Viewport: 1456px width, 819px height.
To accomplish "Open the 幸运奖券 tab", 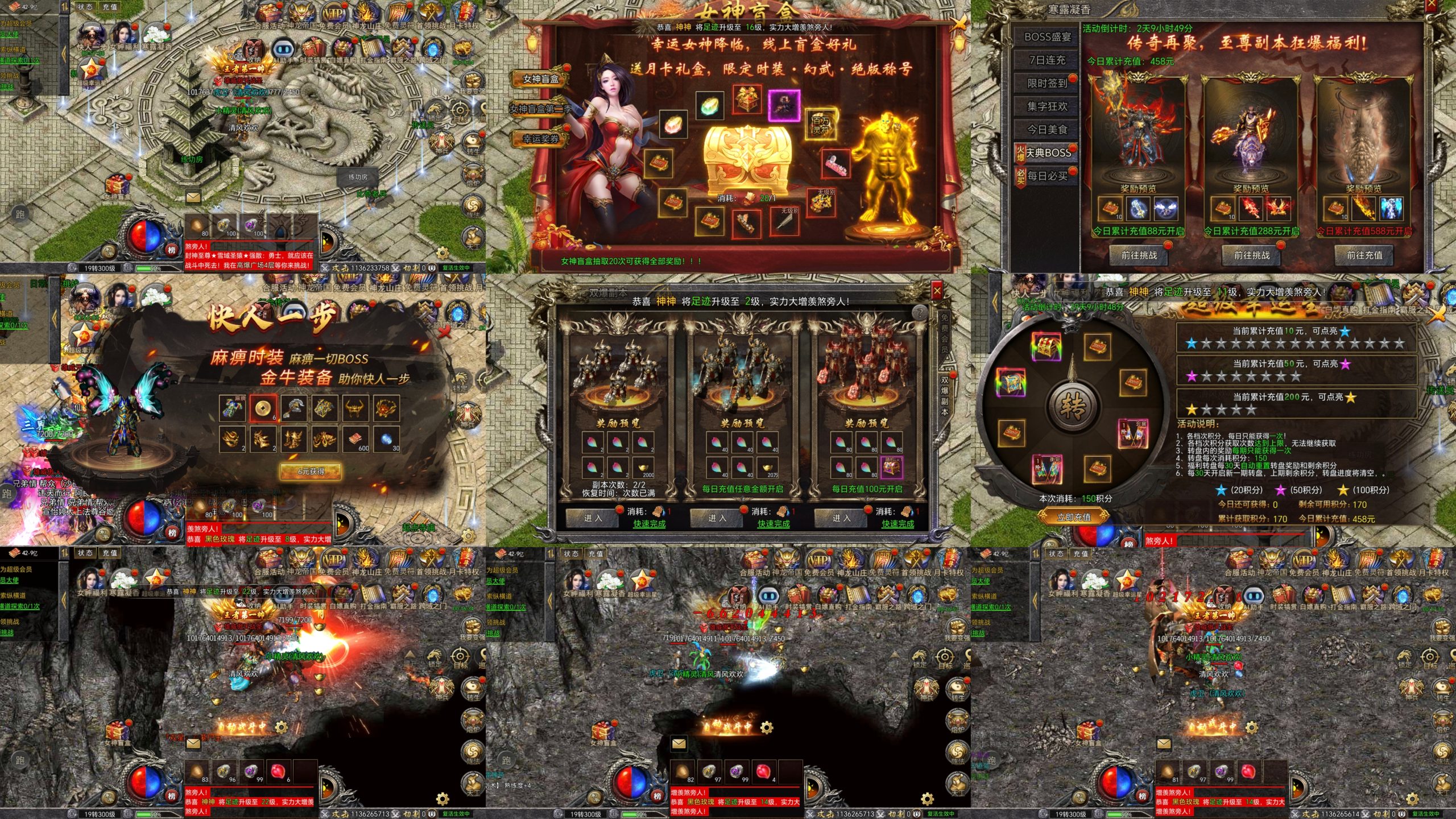I will tap(540, 139).
